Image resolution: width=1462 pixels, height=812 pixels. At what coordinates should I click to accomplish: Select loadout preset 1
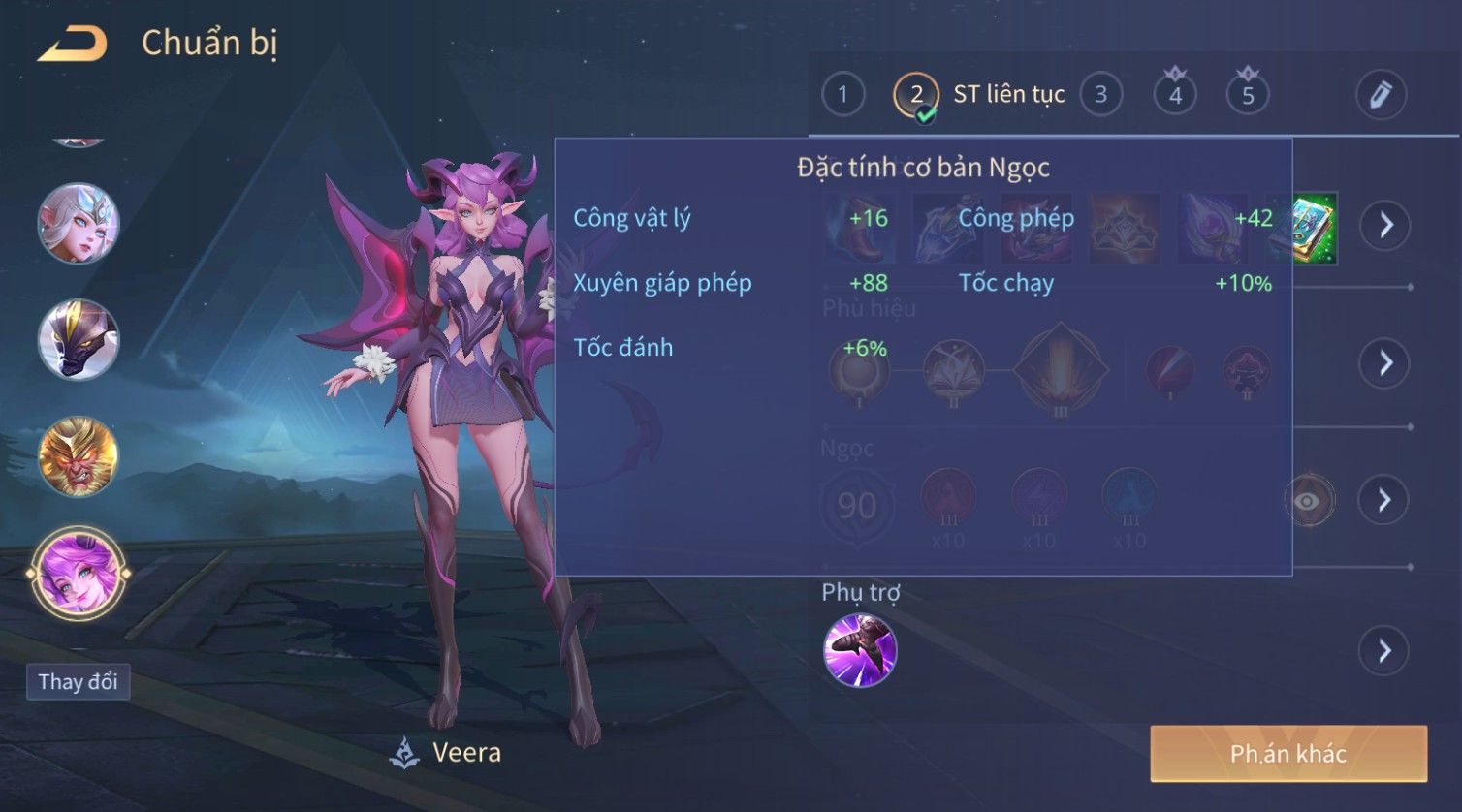pos(842,95)
